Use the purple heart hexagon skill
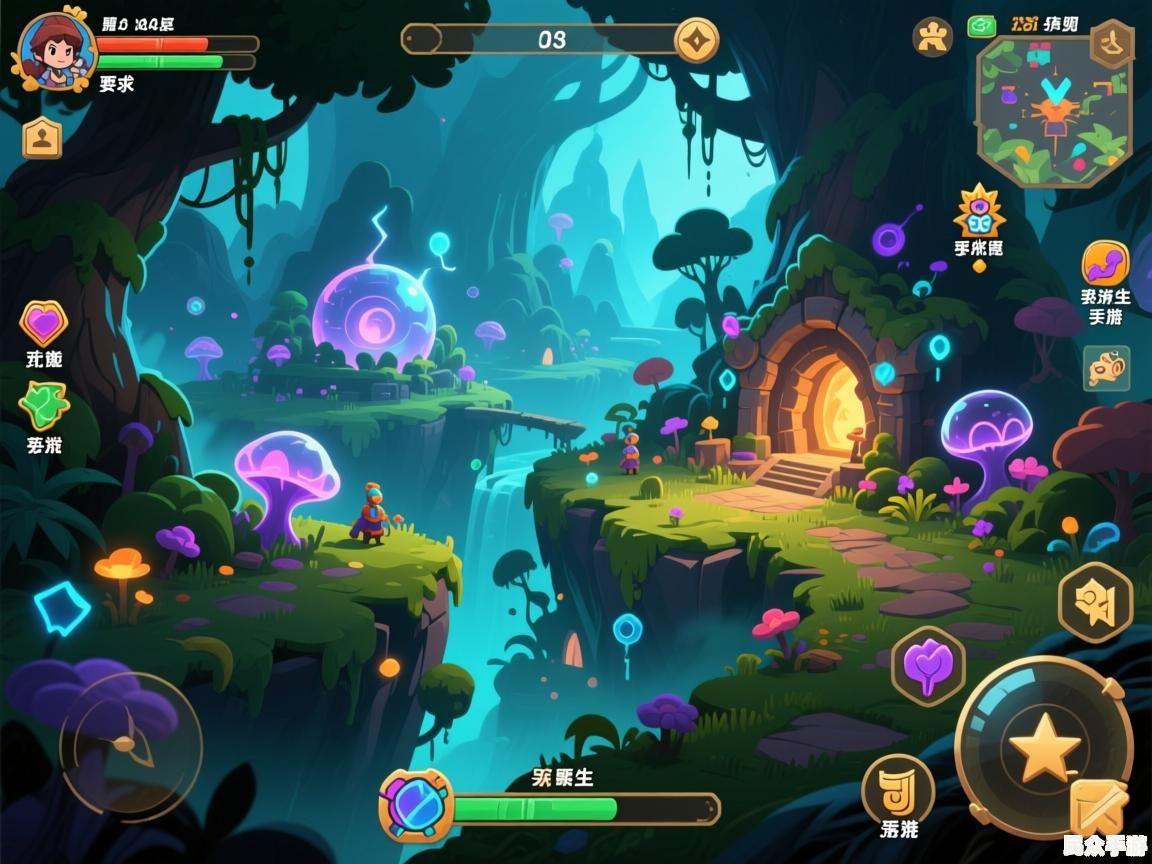Image resolution: width=1152 pixels, height=864 pixels. tap(928, 666)
